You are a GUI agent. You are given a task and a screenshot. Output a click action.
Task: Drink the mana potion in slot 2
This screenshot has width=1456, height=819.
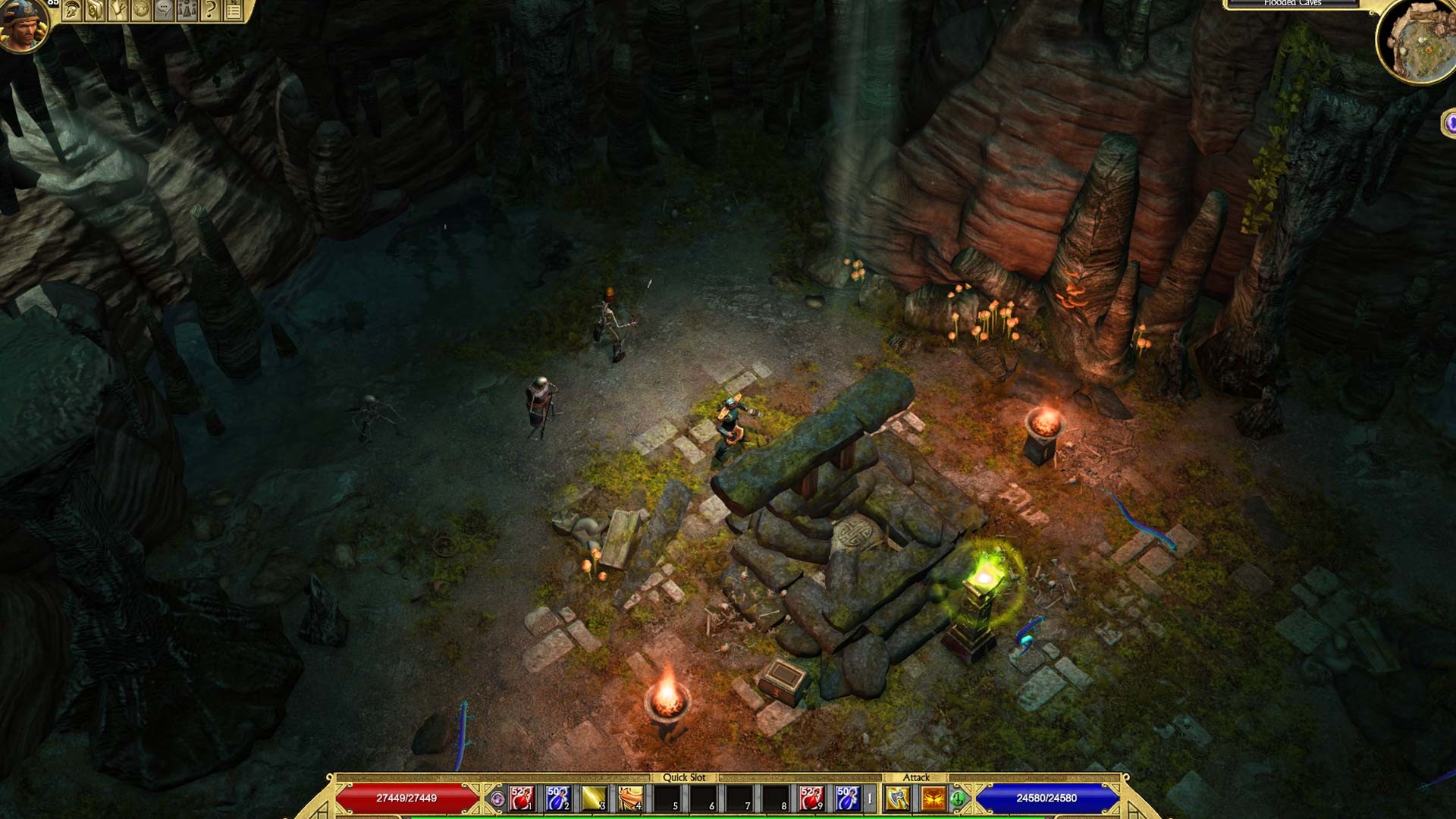(557, 798)
